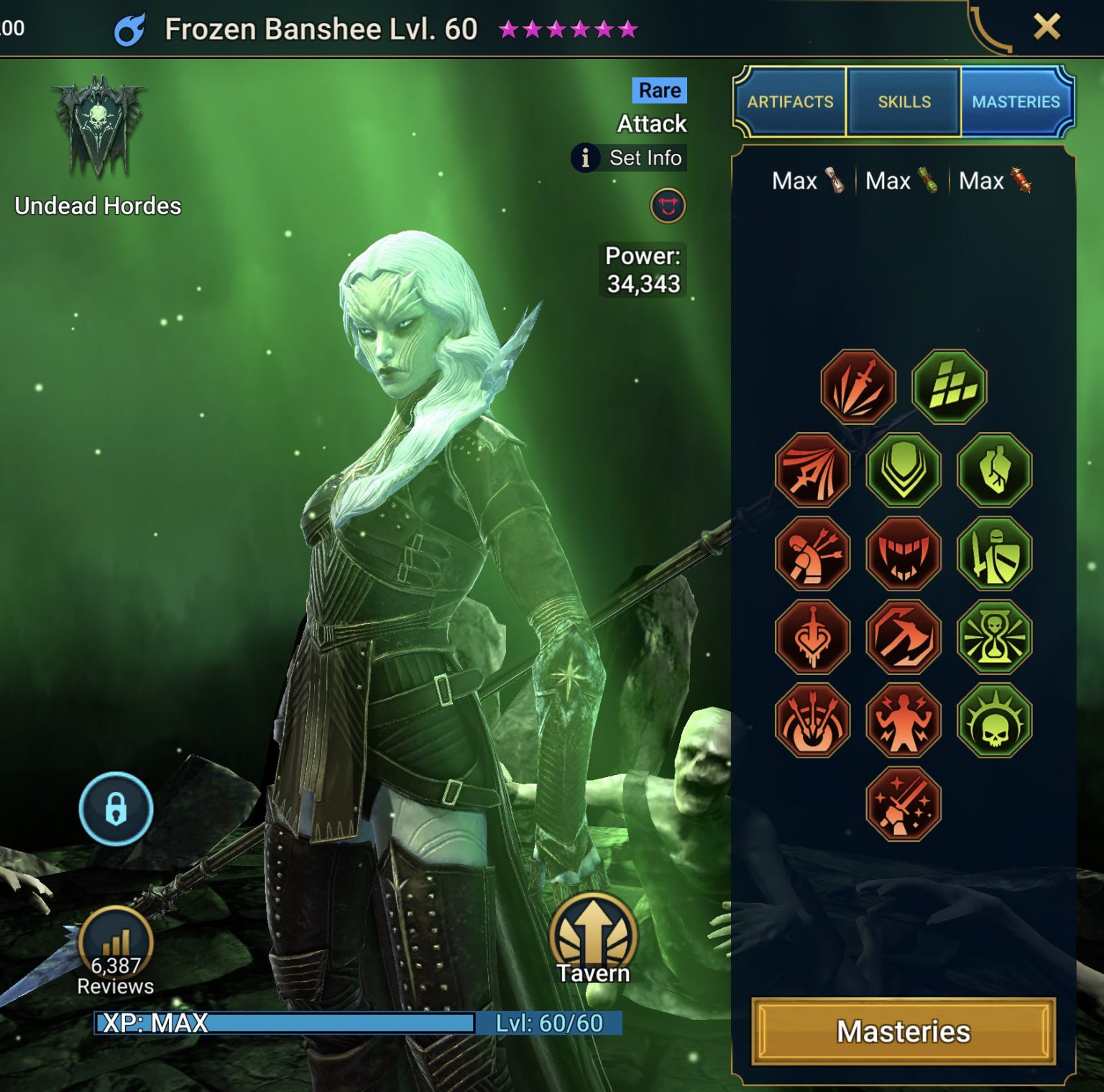The image size is (1104, 1092).
Task: Click the red axe mastery icon
Action: (x=903, y=637)
